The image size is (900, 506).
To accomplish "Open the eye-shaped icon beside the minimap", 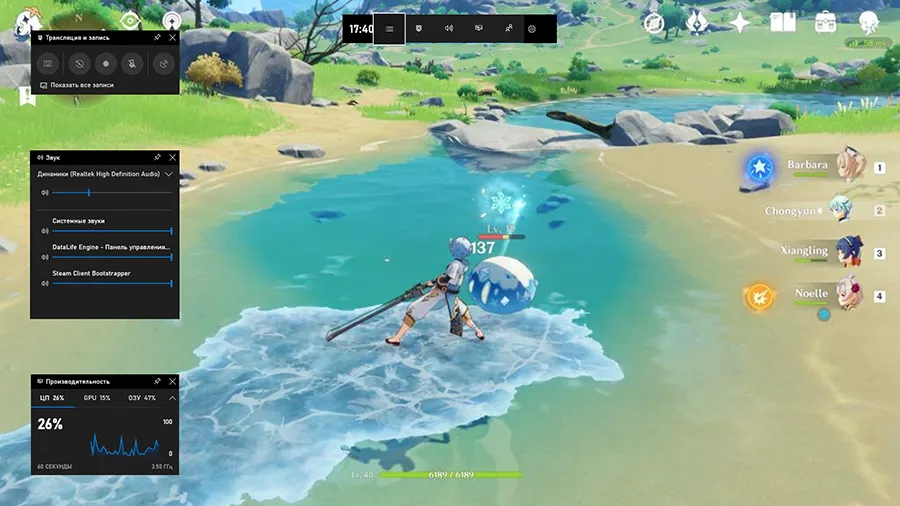I will click(x=129, y=21).
